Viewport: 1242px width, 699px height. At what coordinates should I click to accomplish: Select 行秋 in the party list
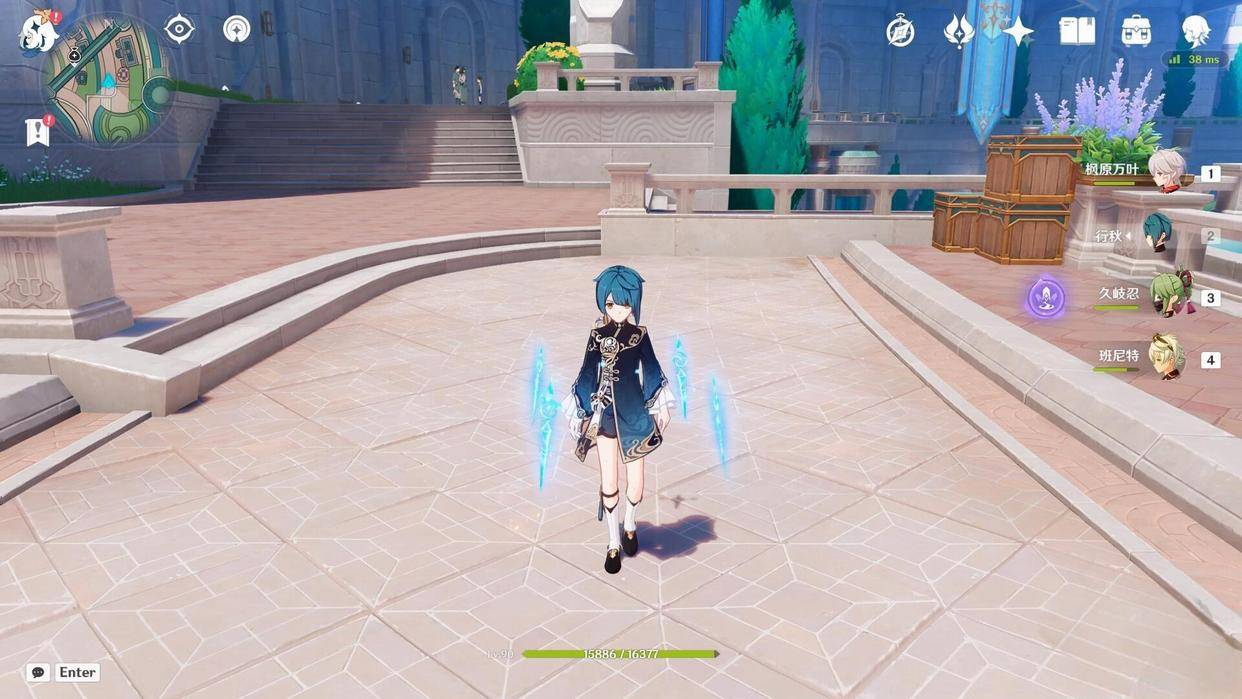(x=1158, y=236)
